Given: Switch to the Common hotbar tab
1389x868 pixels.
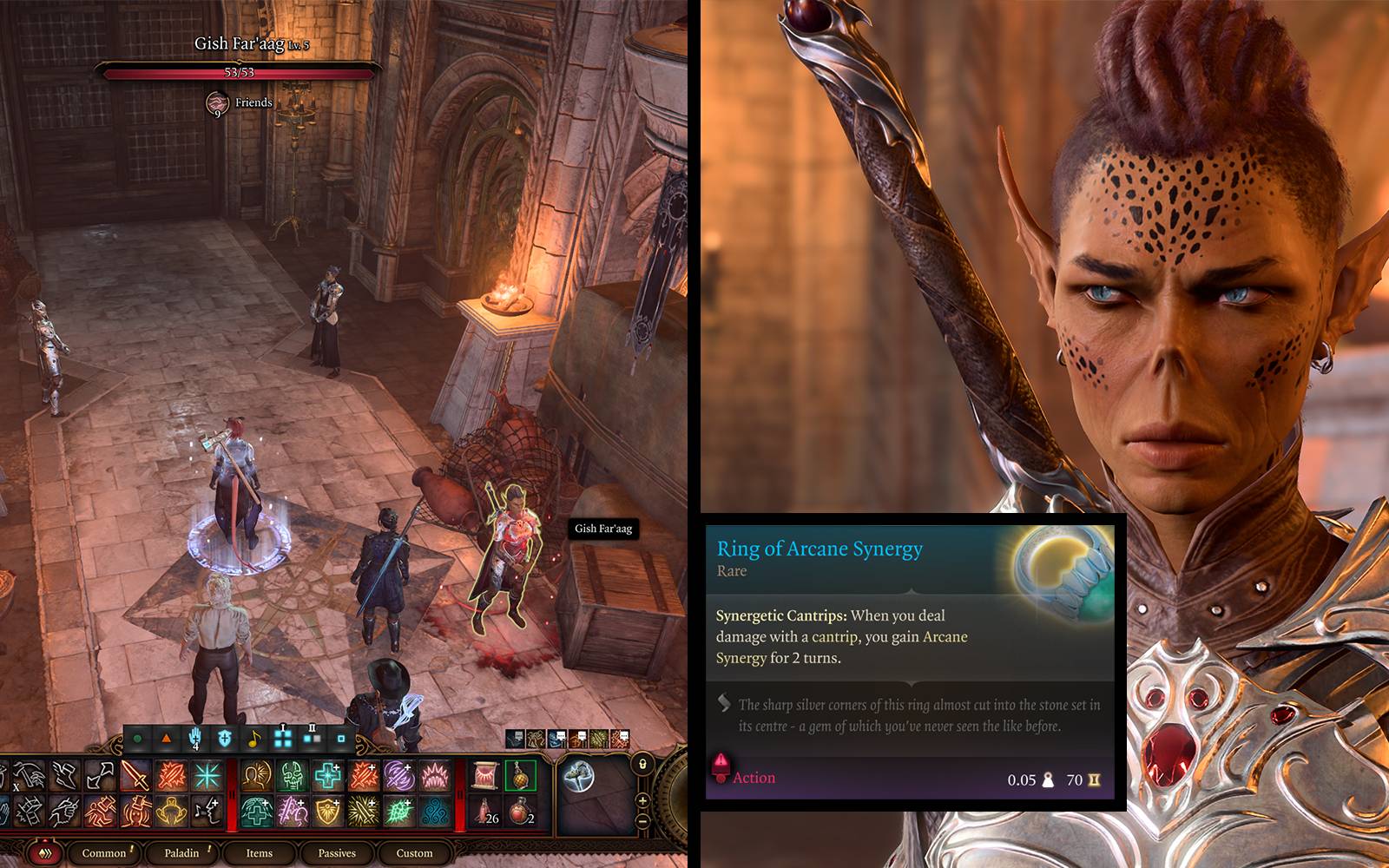Looking at the screenshot, I should coord(104,853).
